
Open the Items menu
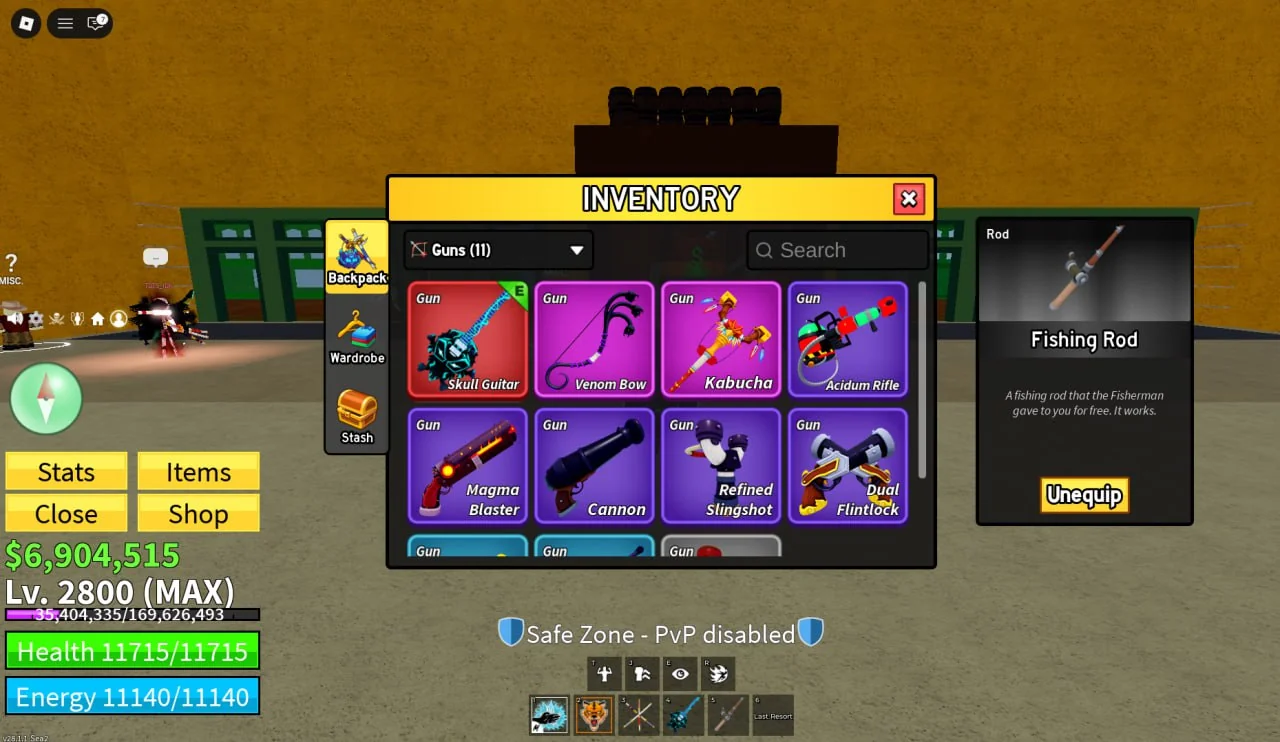[x=198, y=472]
